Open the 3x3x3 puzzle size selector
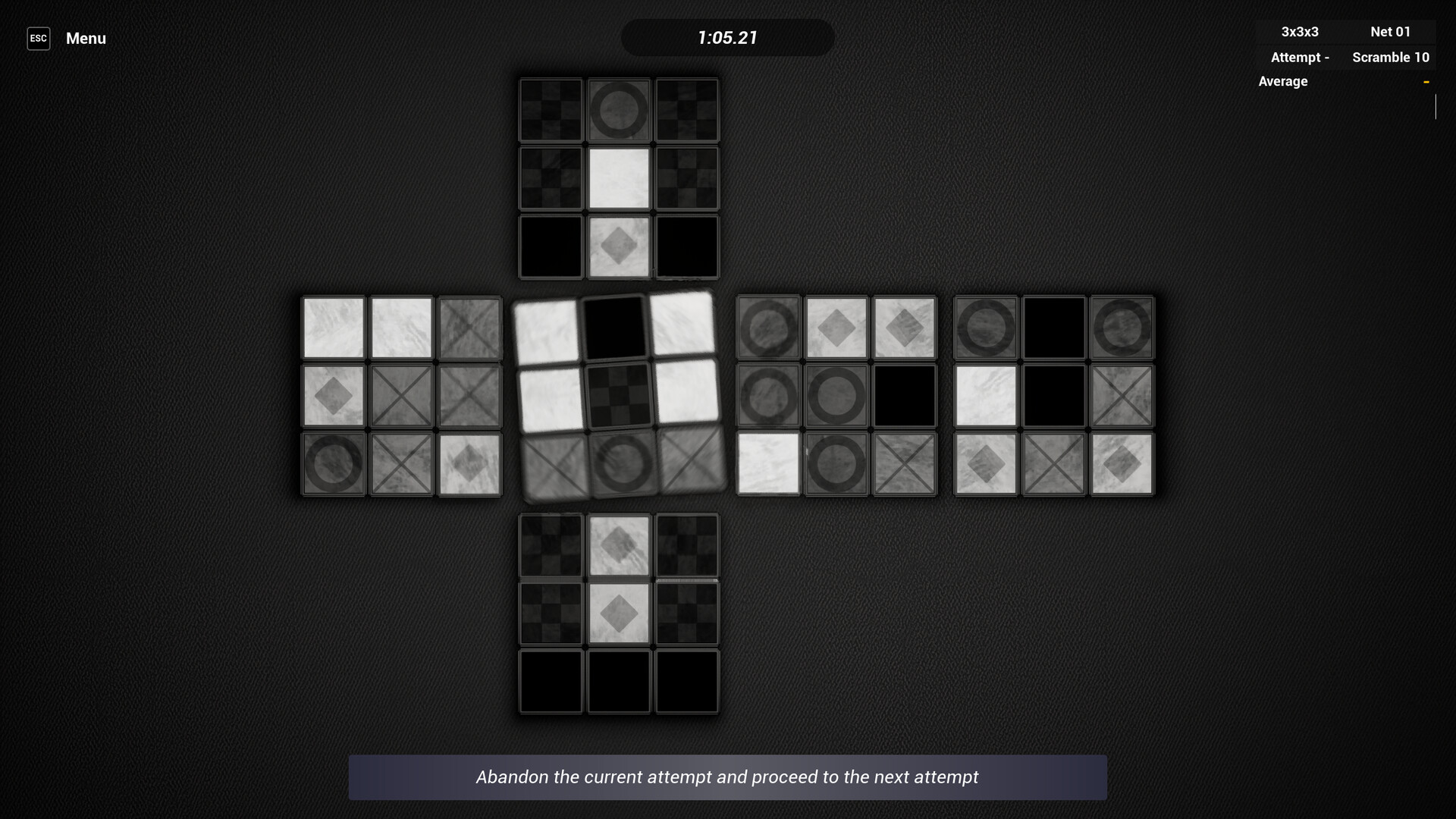 click(x=1299, y=32)
